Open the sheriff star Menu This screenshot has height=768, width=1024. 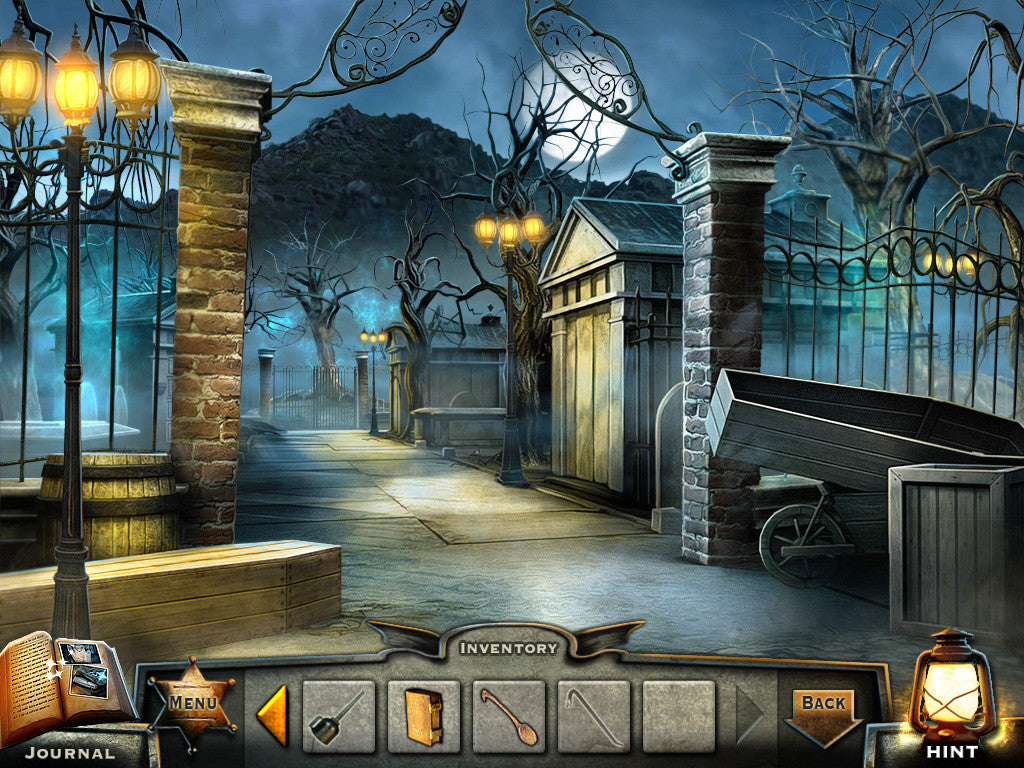click(x=192, y=703)
